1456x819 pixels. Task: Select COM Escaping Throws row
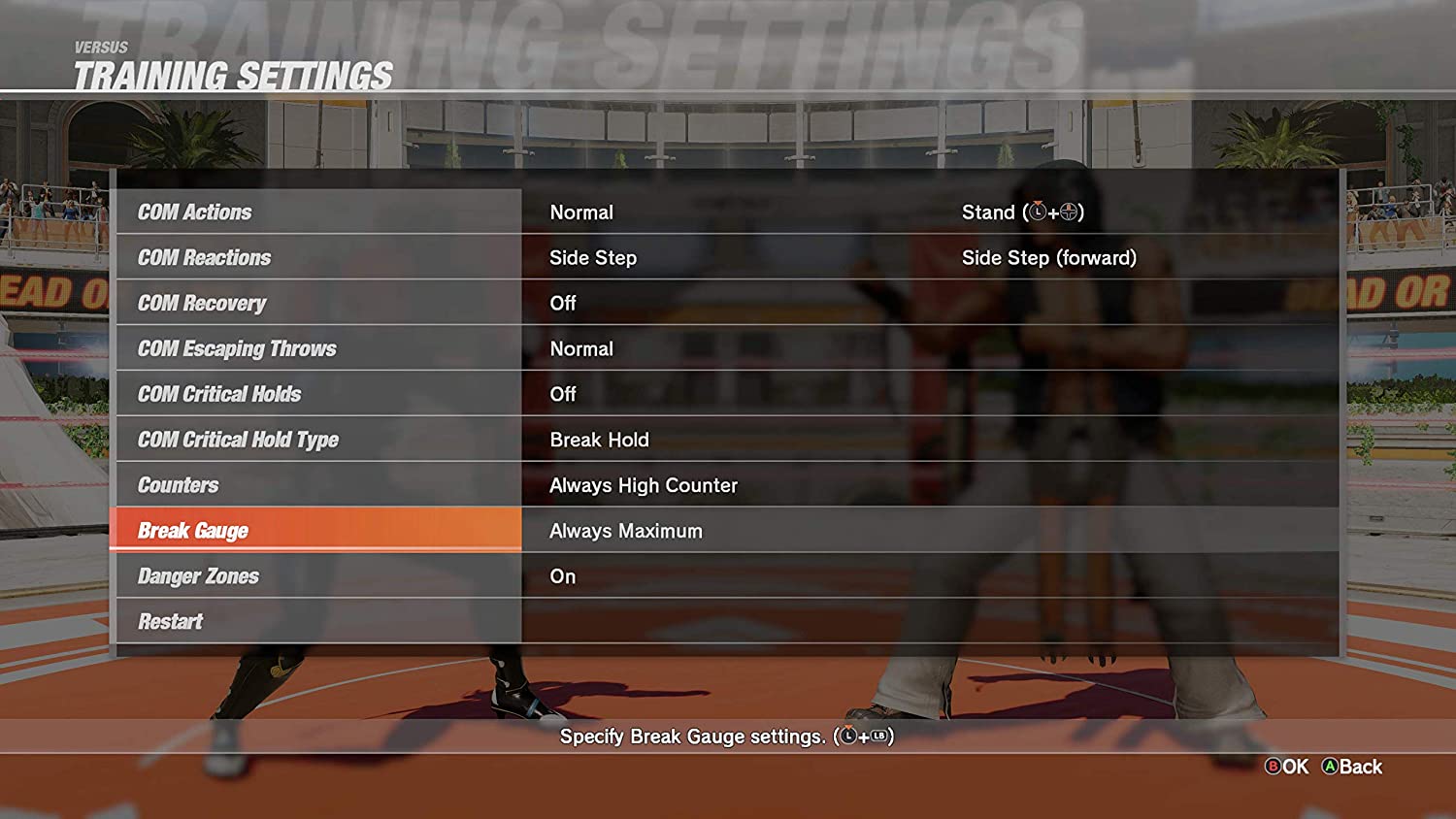click(x=318, y=348)
